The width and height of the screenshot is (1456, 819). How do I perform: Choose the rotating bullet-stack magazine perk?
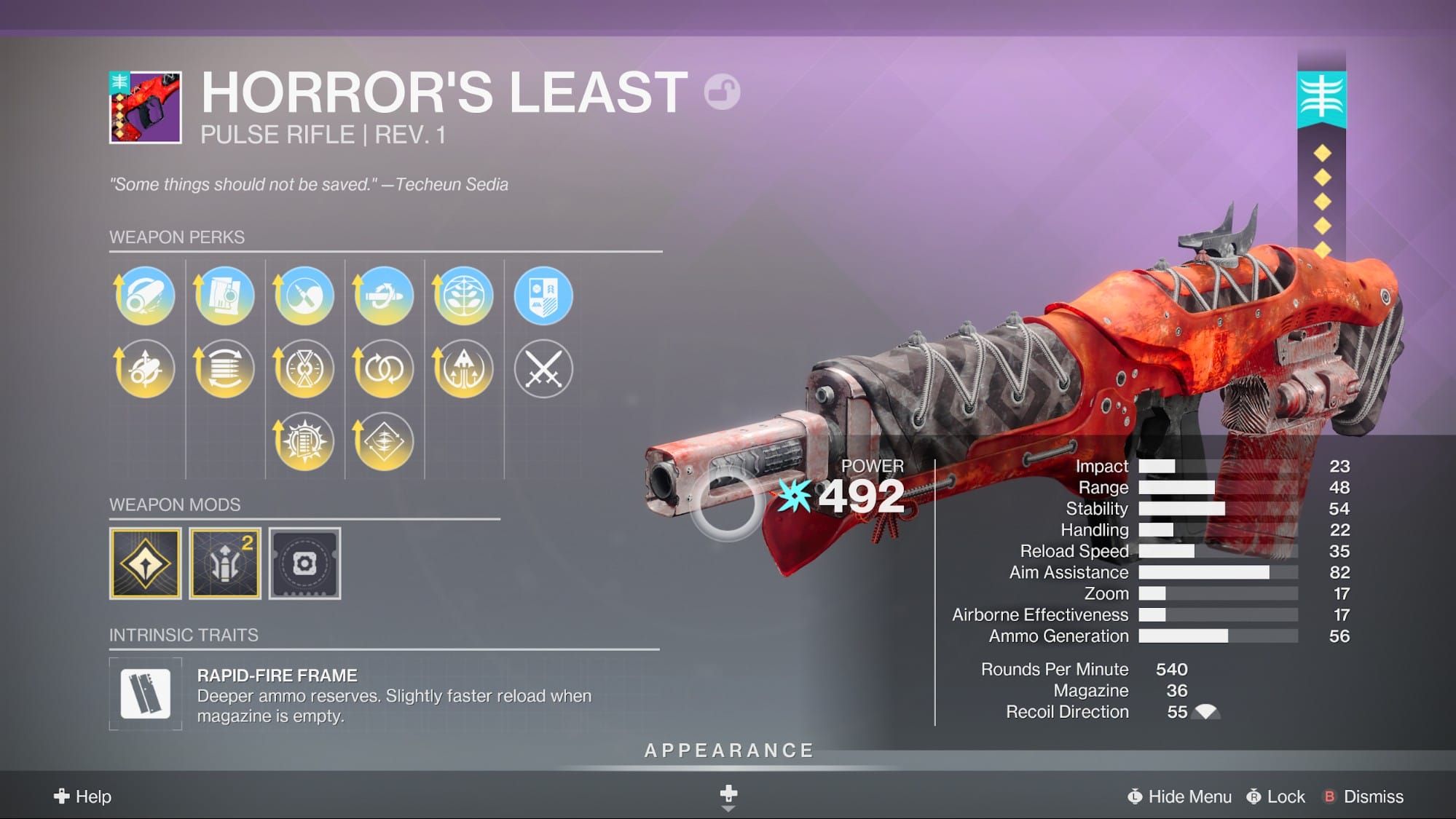[224, 368]
